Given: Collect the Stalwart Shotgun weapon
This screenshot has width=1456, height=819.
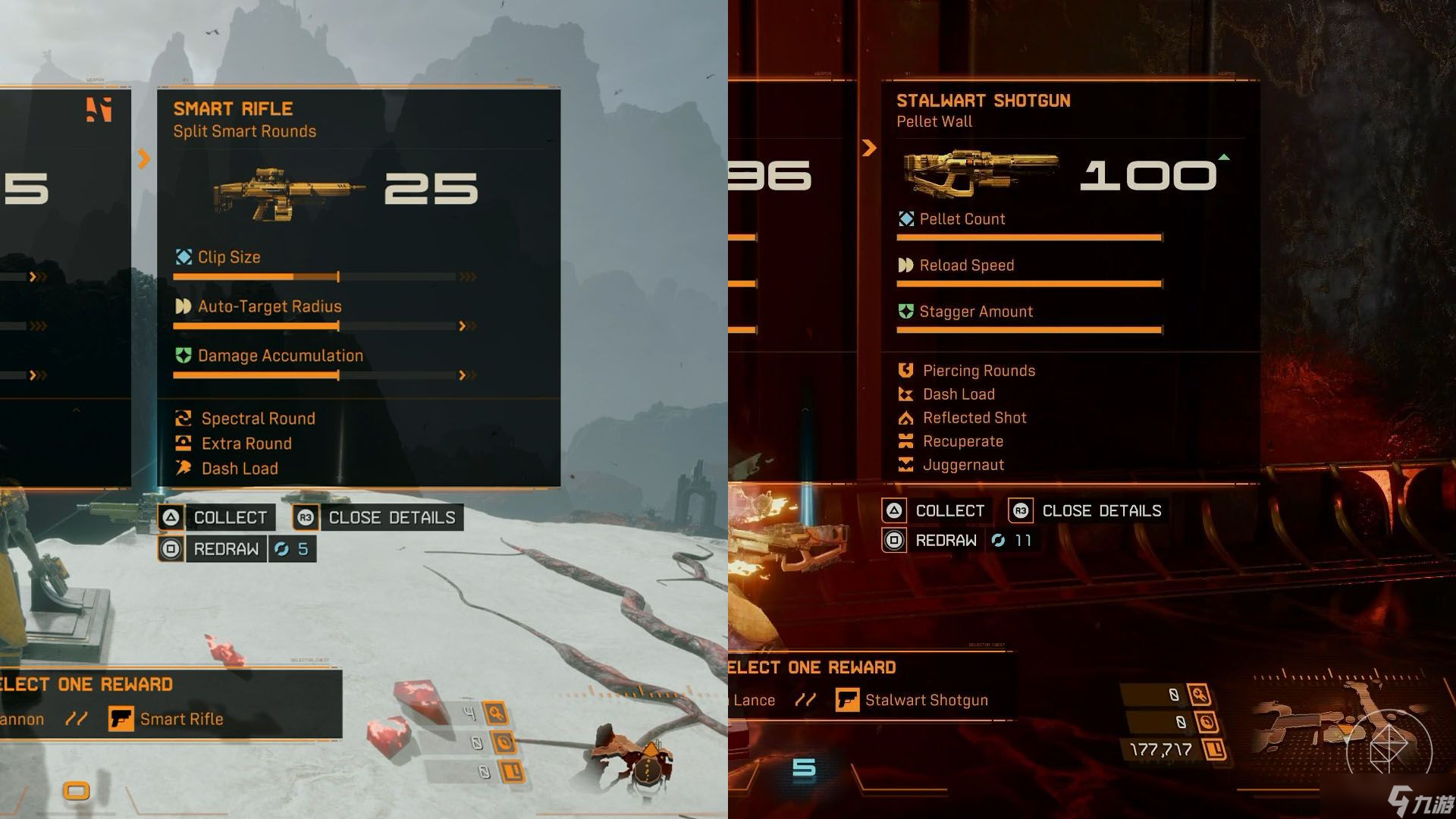Looking at the screenshot, I should point(934,511).
